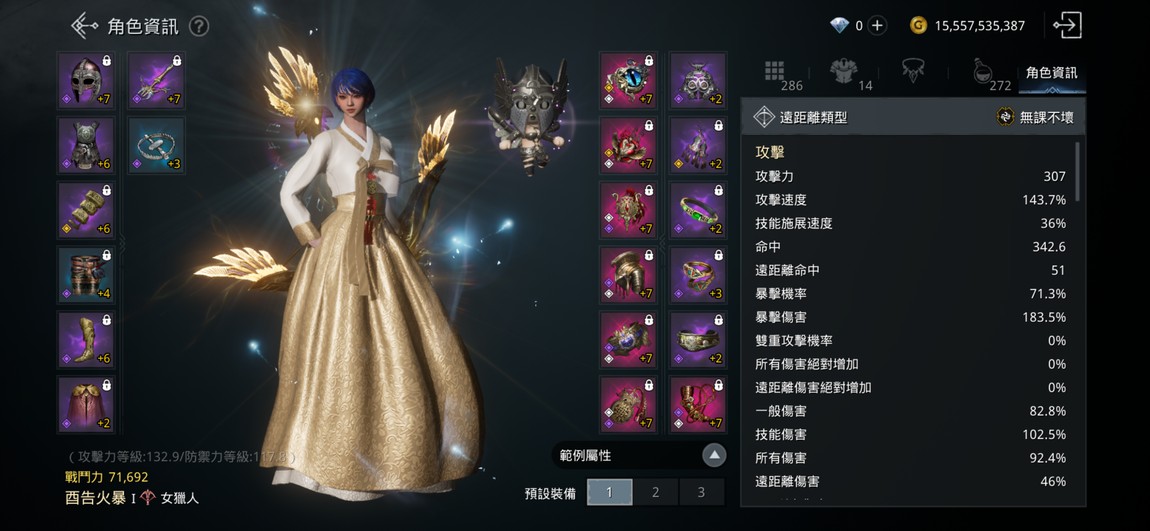This screenshot has width=1150, height=531.
Task: Expand the 範例屬性 dropdown arrow
Action: tap(713, 456)
